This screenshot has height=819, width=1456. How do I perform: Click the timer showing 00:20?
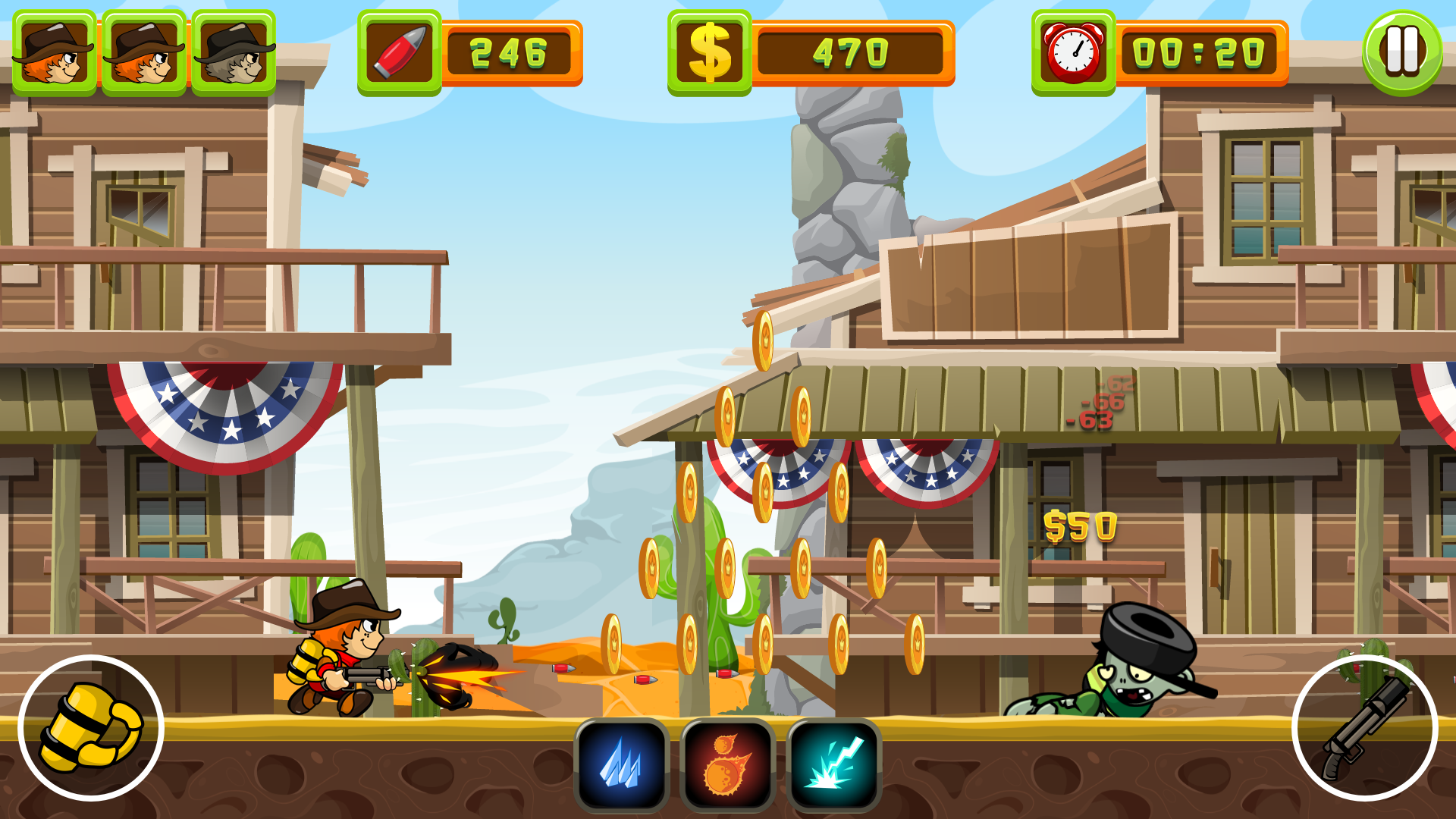pyautogui.click(x=1200, y=50)
